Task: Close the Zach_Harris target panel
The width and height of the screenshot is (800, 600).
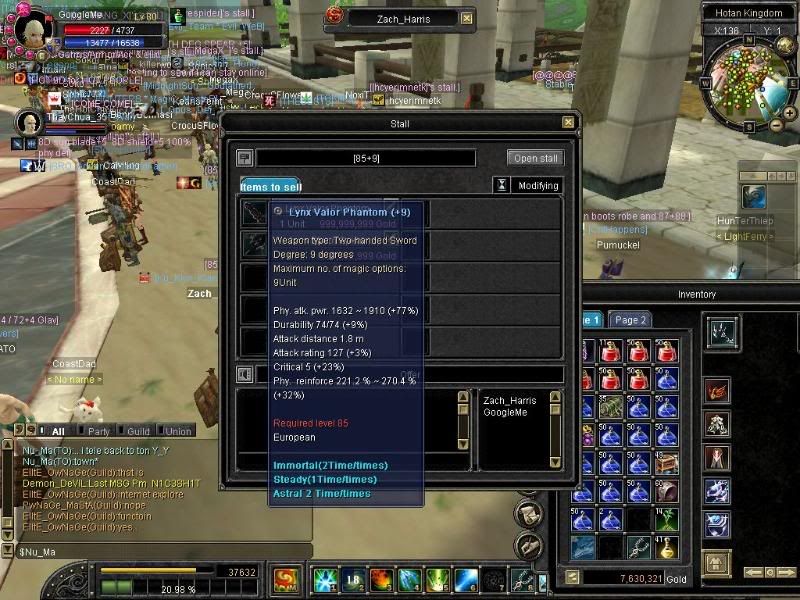Action: coord(467,17)
